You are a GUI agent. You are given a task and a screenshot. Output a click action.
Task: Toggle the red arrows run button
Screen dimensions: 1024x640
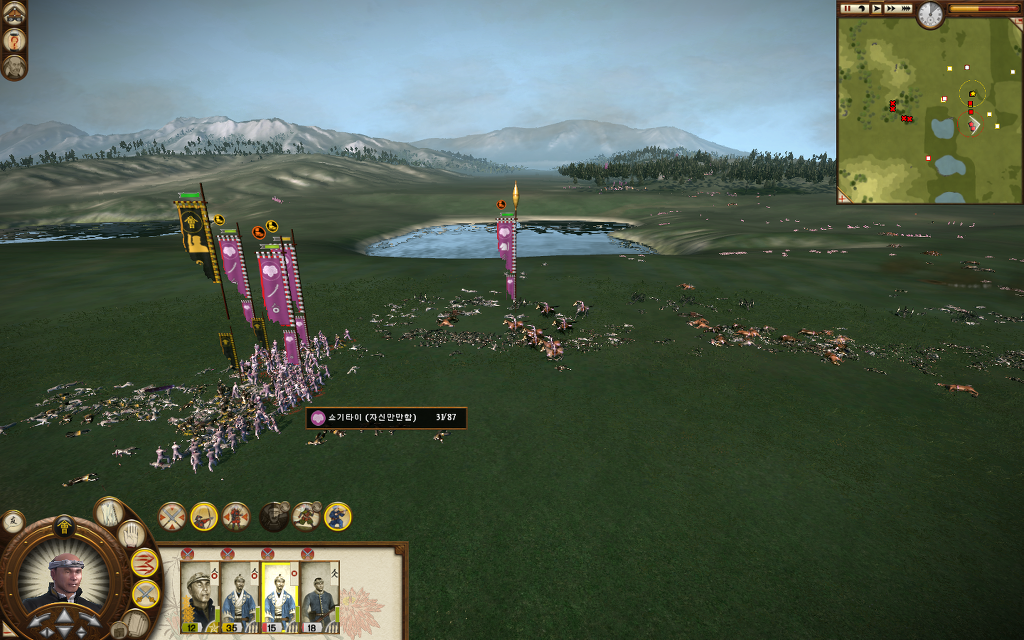(145, 563)
